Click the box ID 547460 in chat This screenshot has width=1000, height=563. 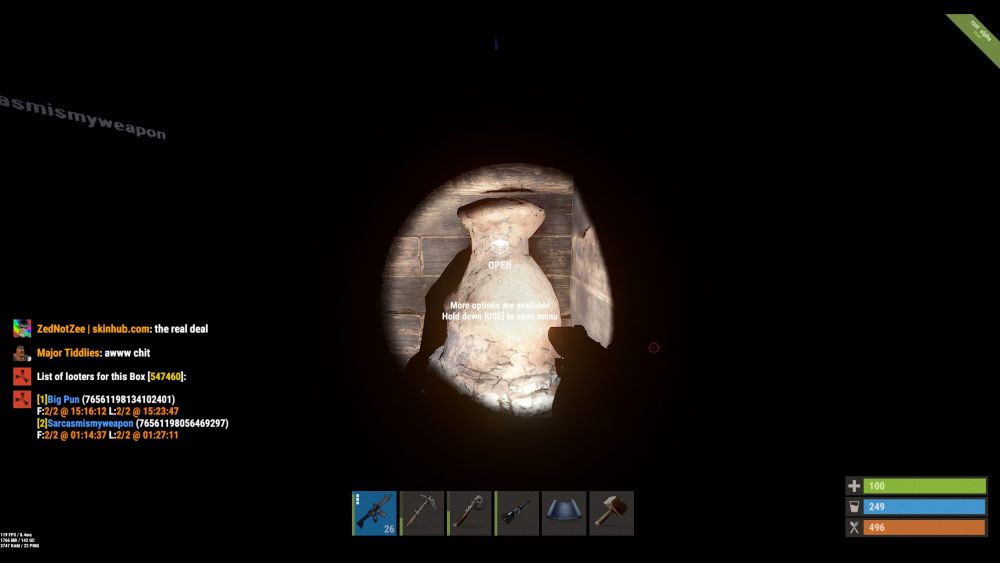click(166, 376)
